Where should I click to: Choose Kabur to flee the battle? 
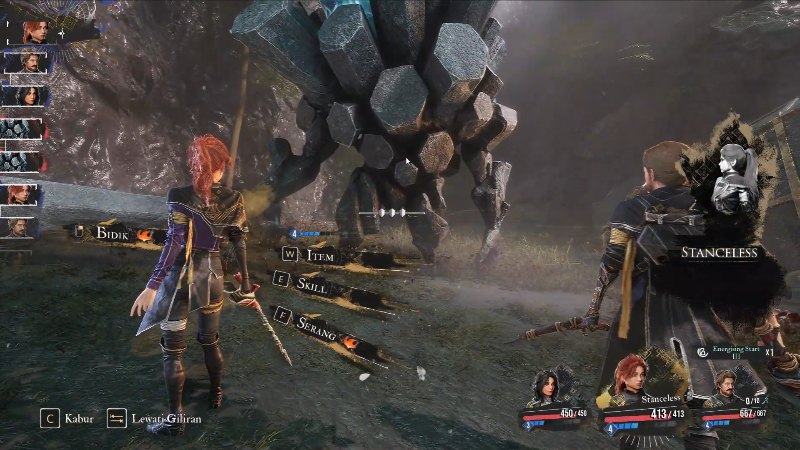coord(70,418)
